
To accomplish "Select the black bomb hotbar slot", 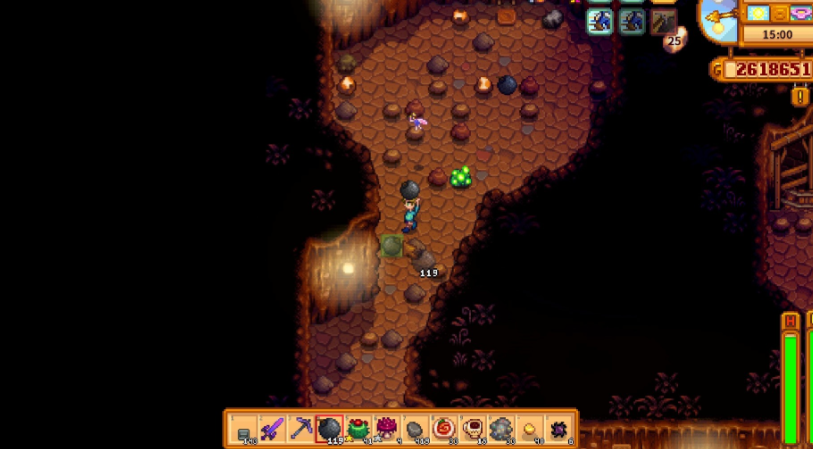I will click(329, 430).
